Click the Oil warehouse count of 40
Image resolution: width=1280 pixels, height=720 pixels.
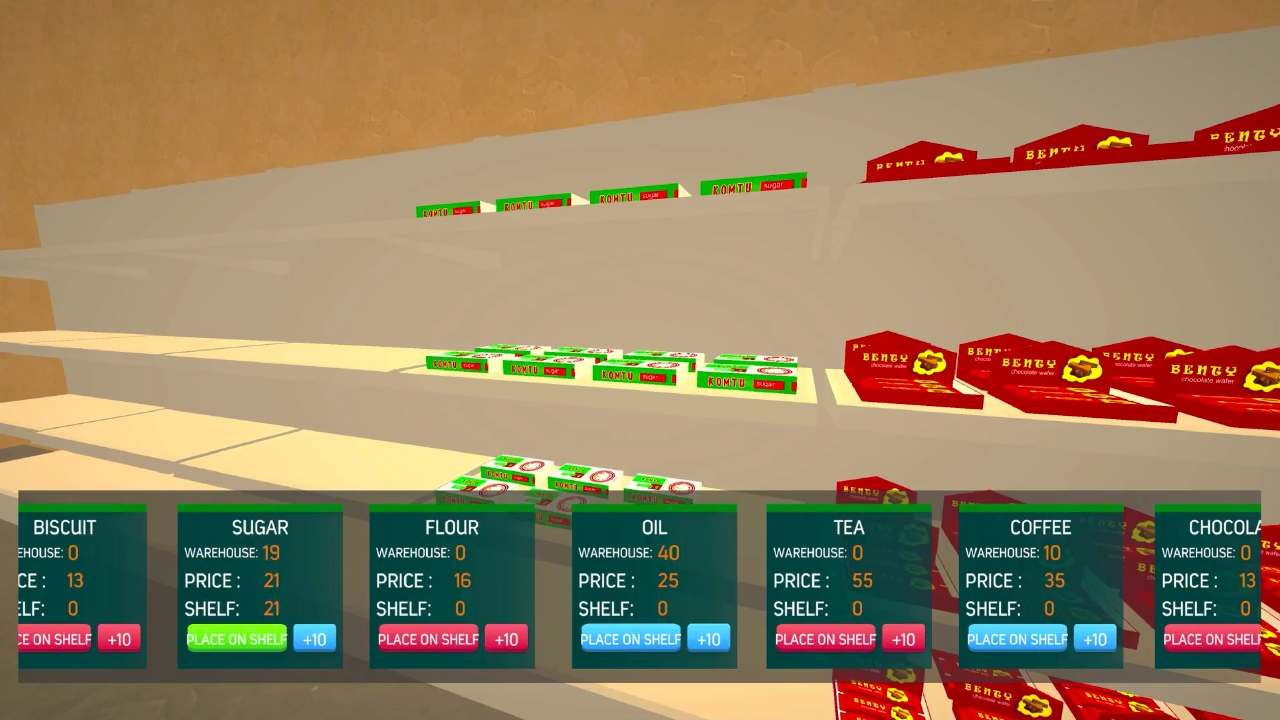click(668, 552)
